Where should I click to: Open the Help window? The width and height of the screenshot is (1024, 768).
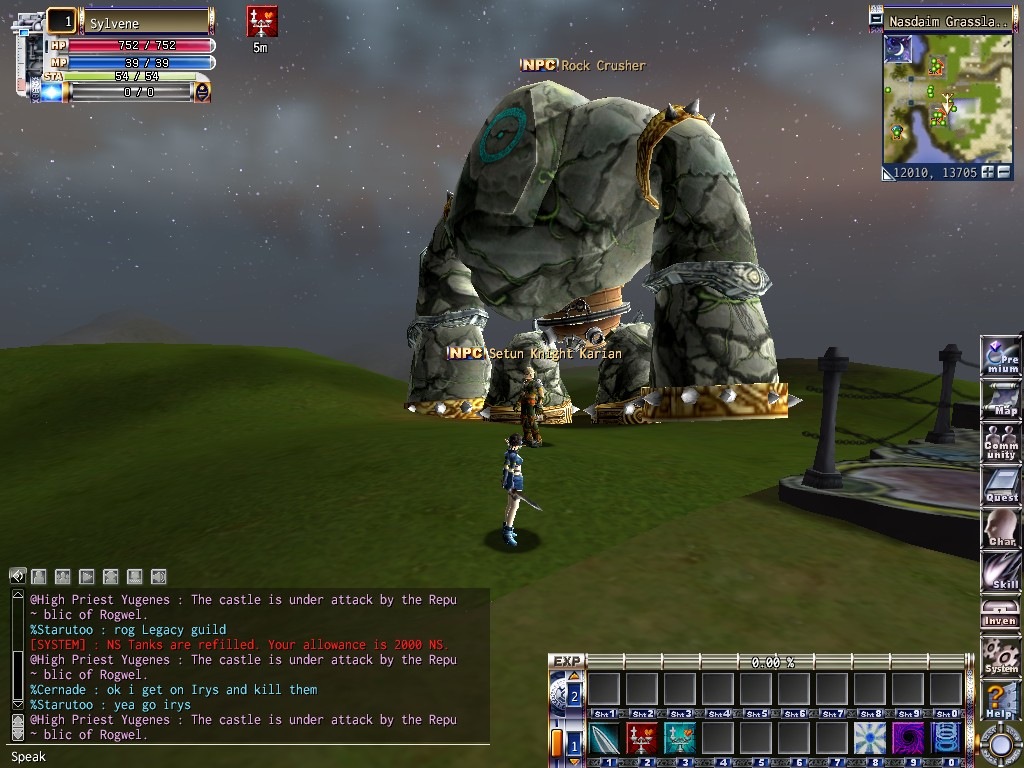tap(1001, 699)
